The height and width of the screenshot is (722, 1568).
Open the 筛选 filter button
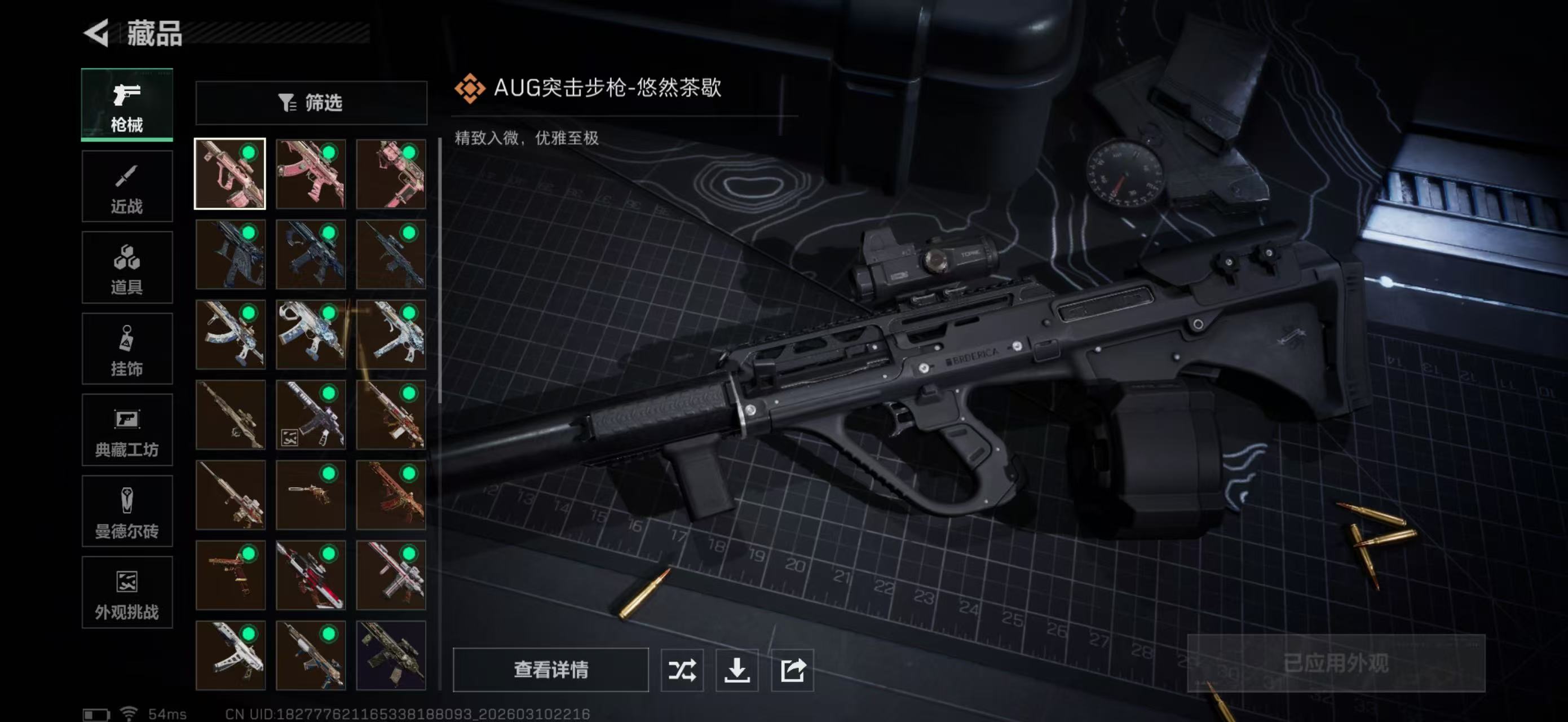[311, 103]
